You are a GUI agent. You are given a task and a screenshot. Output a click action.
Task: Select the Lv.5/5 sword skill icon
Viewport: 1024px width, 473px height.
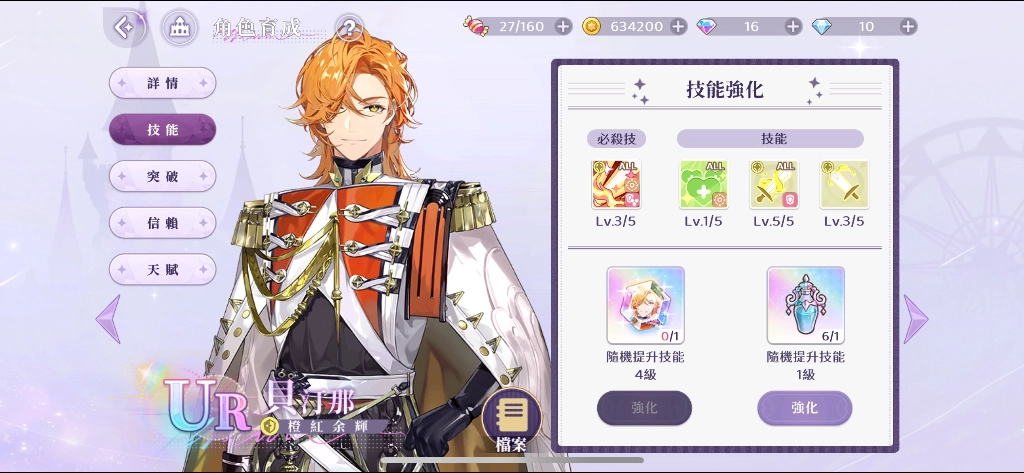pos(774,185)
